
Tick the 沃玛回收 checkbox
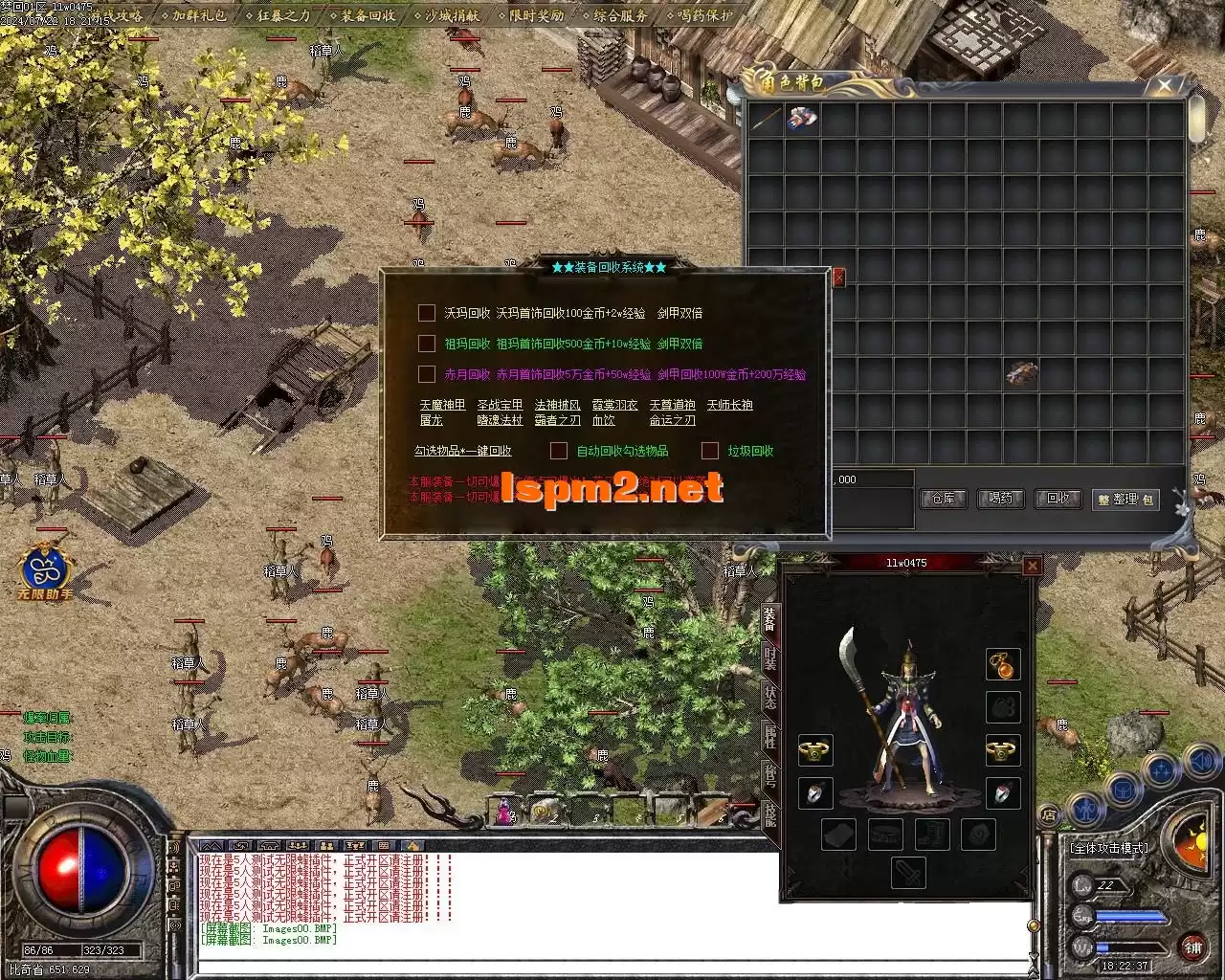click(427, 313)
